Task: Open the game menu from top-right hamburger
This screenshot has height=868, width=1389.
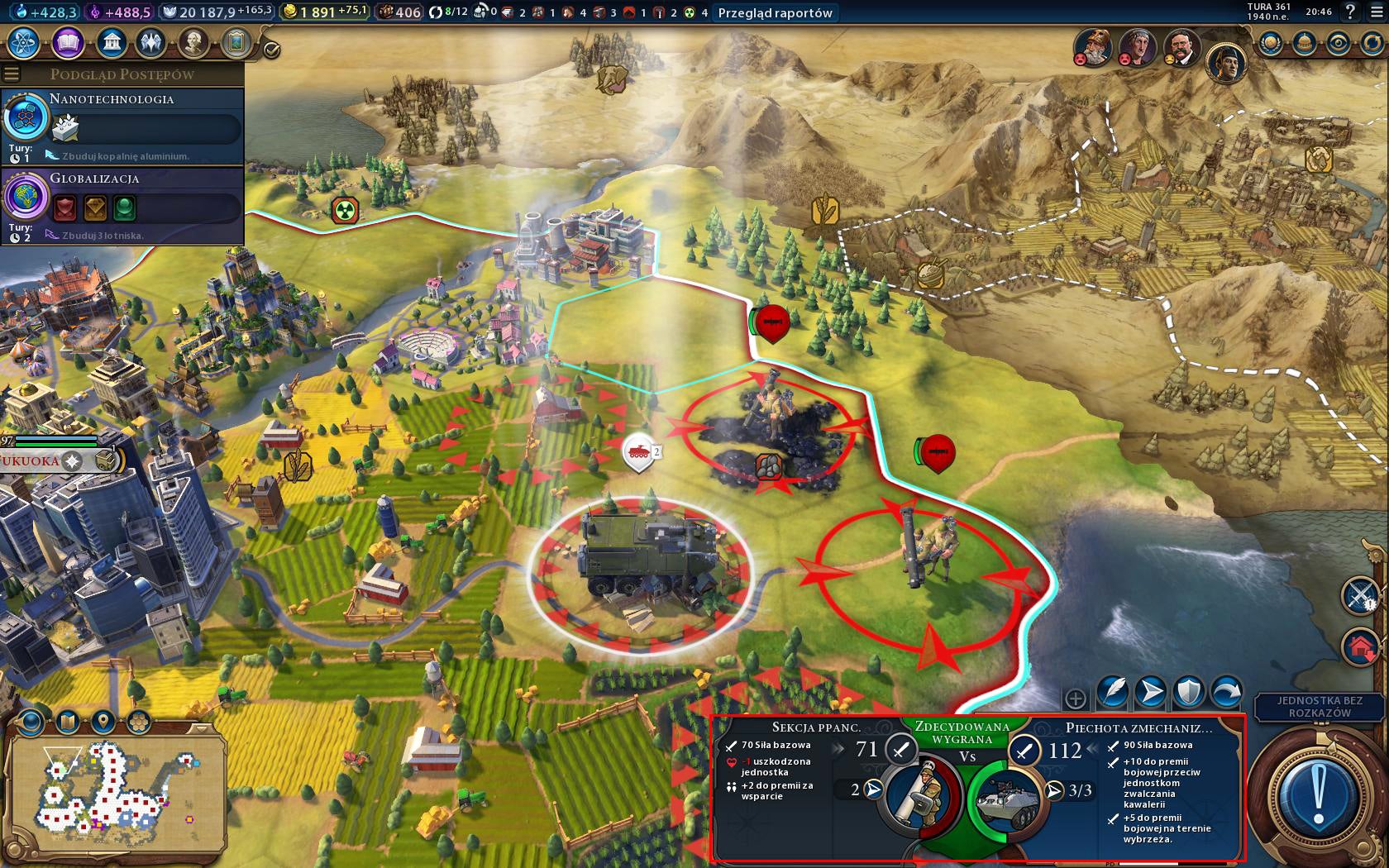Action: 1377,12
